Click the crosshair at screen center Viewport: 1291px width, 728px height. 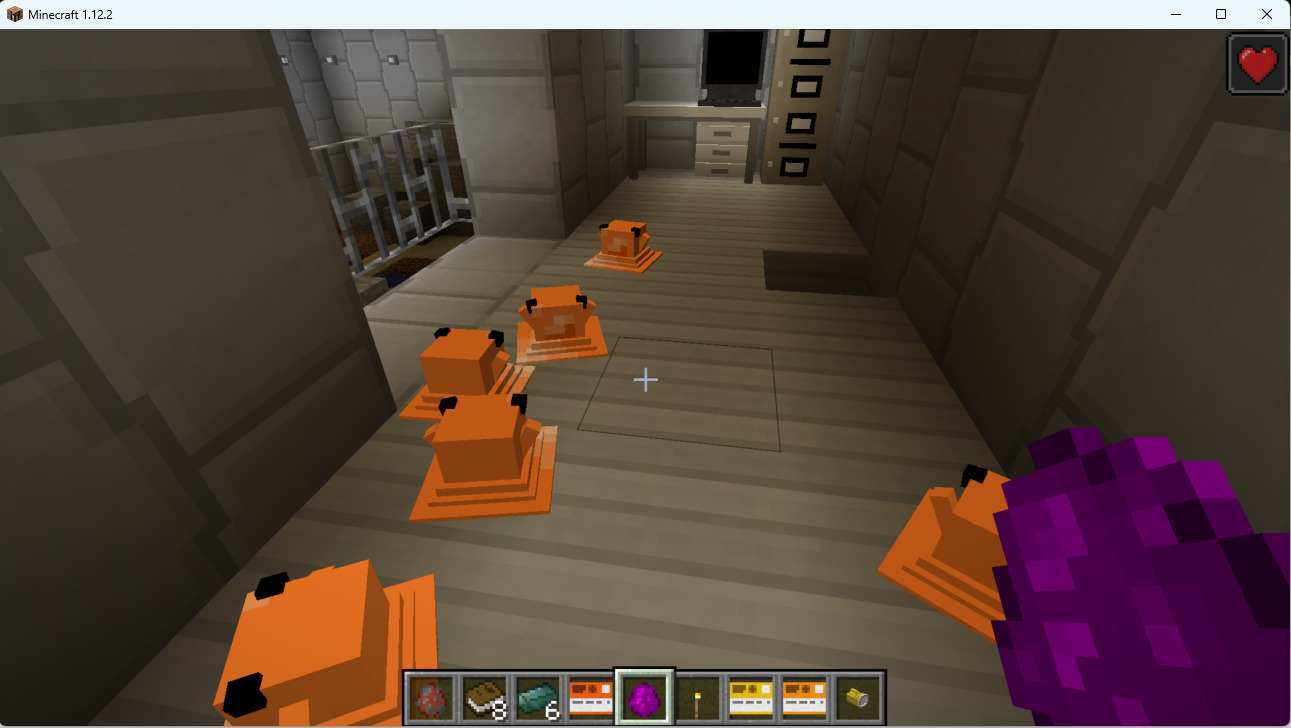point(645,380)
